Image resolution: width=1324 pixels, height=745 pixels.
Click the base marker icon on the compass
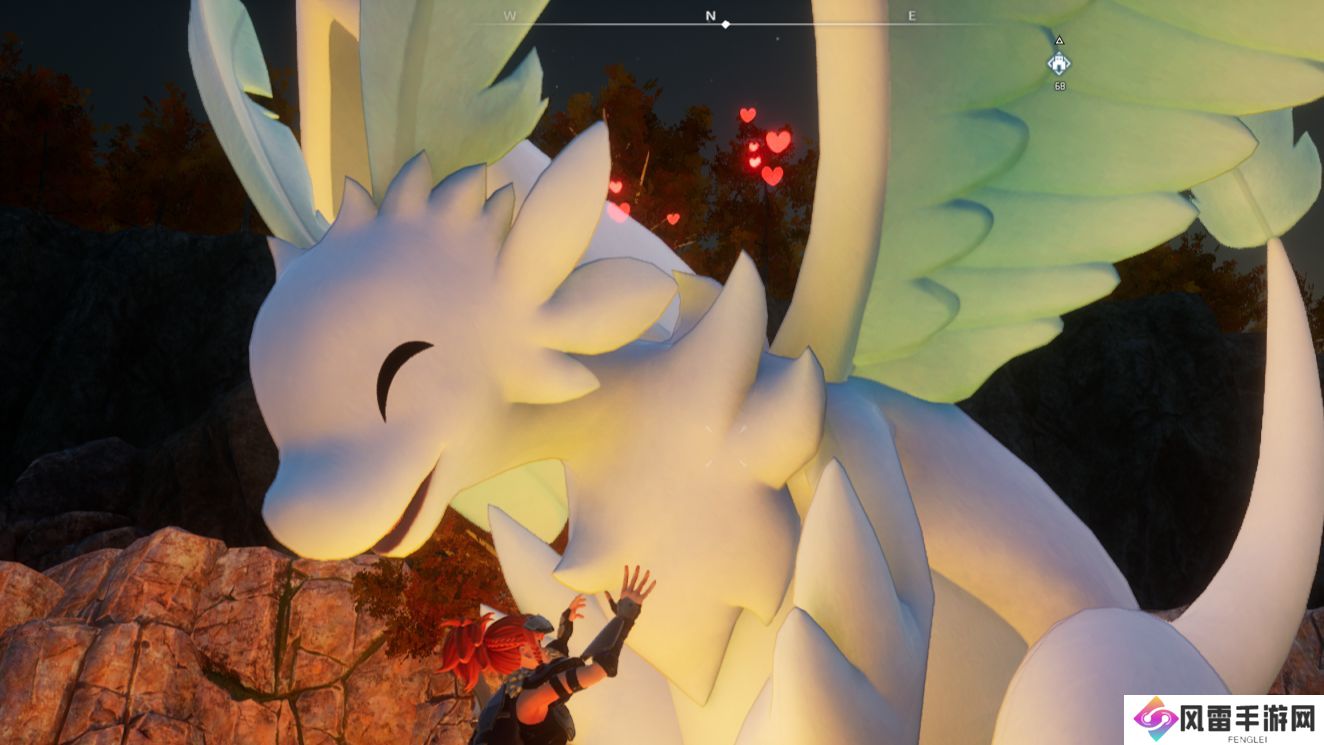pos(1059,63)
